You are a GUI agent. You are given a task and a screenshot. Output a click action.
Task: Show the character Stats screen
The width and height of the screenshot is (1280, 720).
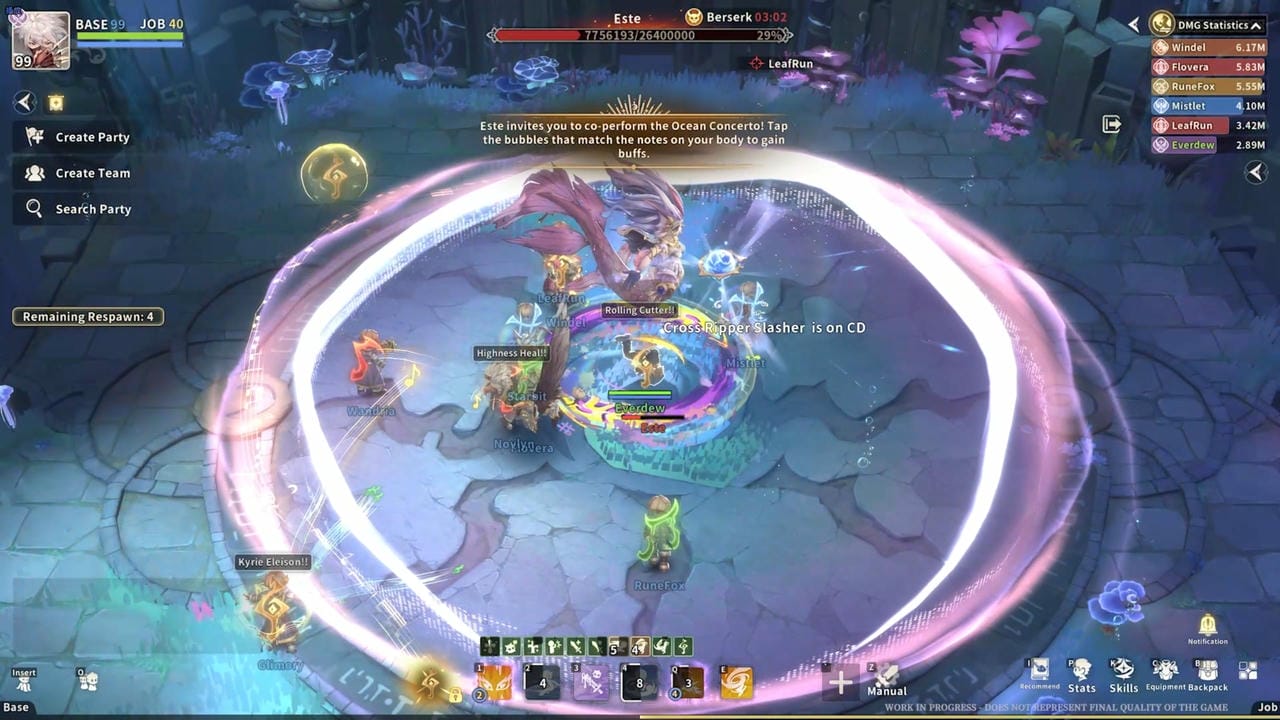[x=1081, y=674]
